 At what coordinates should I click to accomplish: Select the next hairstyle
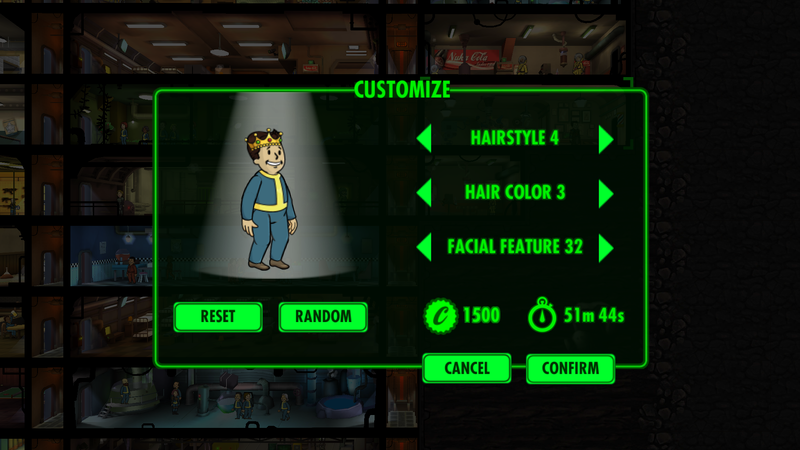point(605,138)
